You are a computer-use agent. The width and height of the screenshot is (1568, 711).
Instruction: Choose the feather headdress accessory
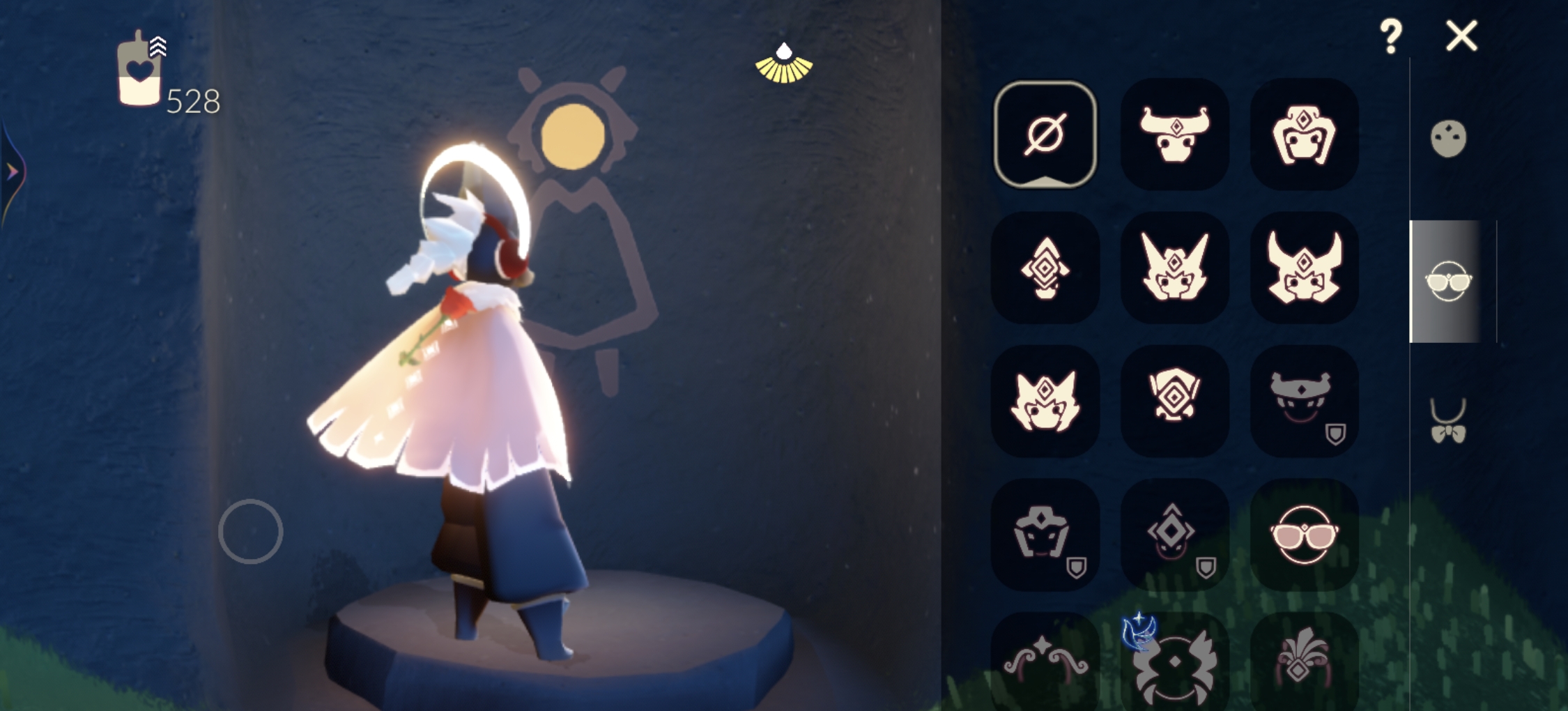[x=1304, y=666]
